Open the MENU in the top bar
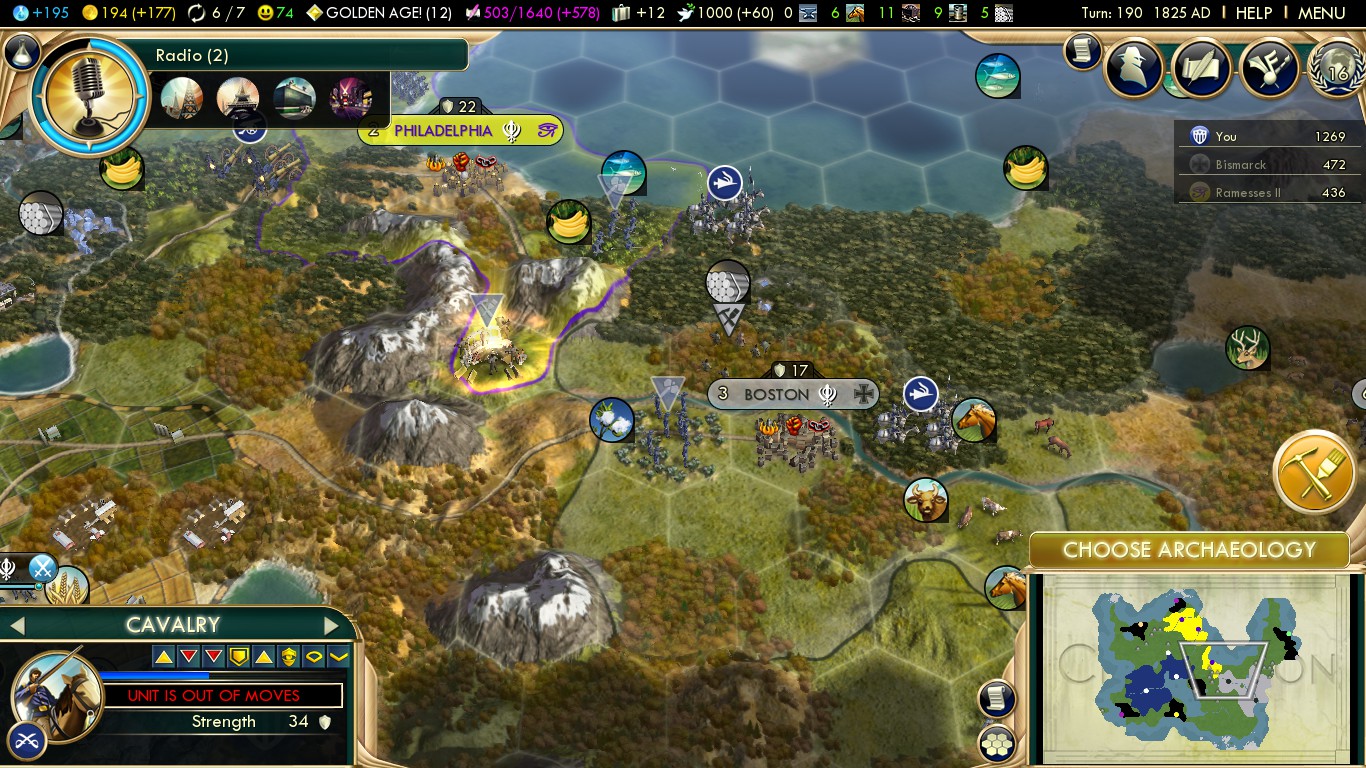This screenshot has height=768, width=1366. [1321, 13]
